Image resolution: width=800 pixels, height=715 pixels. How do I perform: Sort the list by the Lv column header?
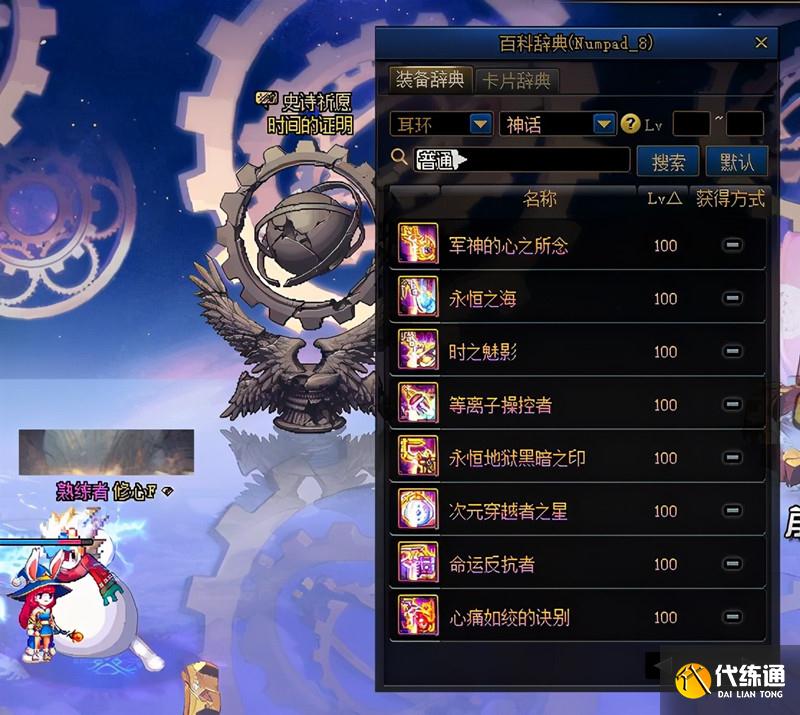pyautogui.click(x=664, y=199)
